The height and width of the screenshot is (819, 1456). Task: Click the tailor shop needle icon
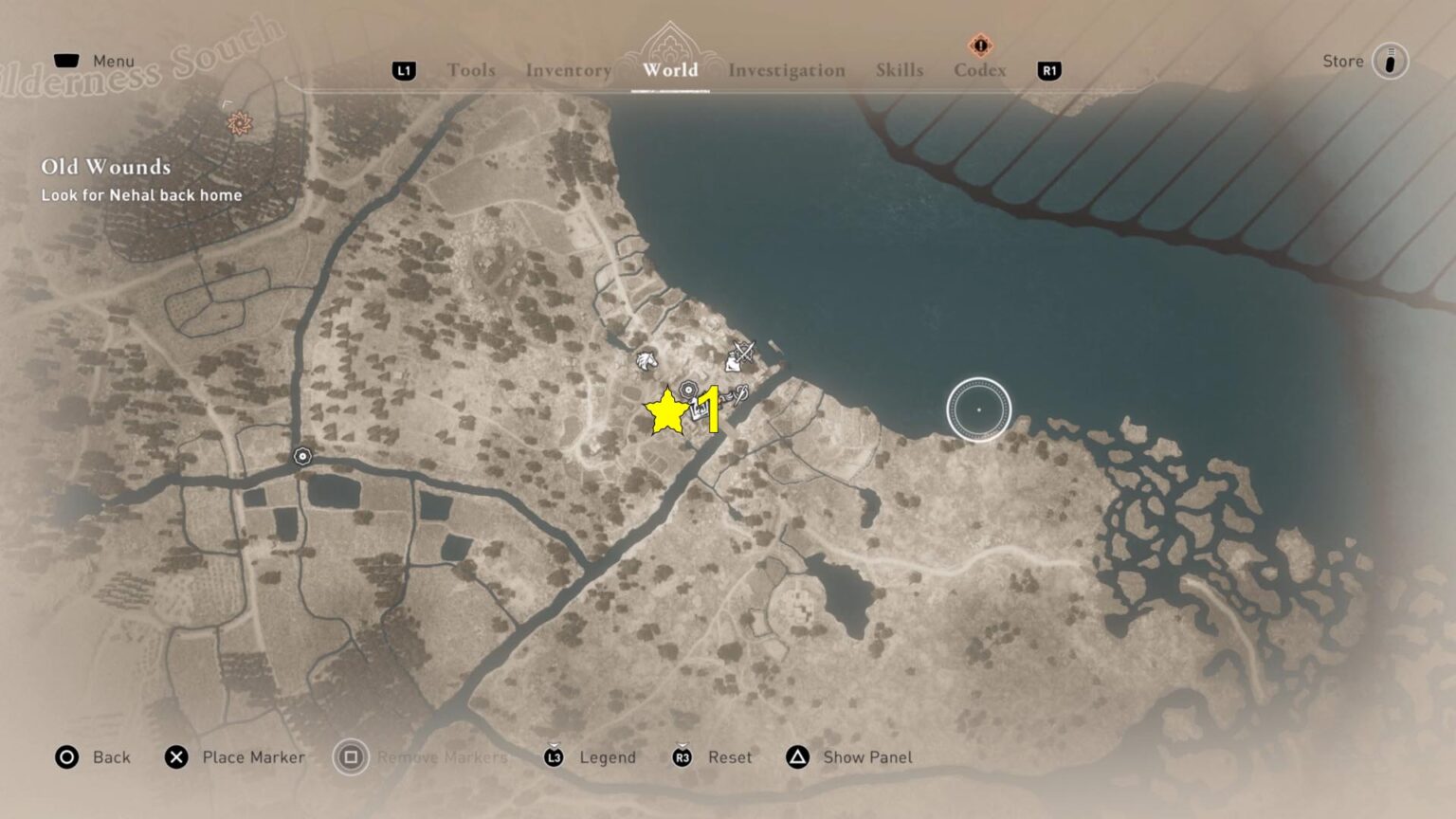pyautogui.click(x=740, y=395)
